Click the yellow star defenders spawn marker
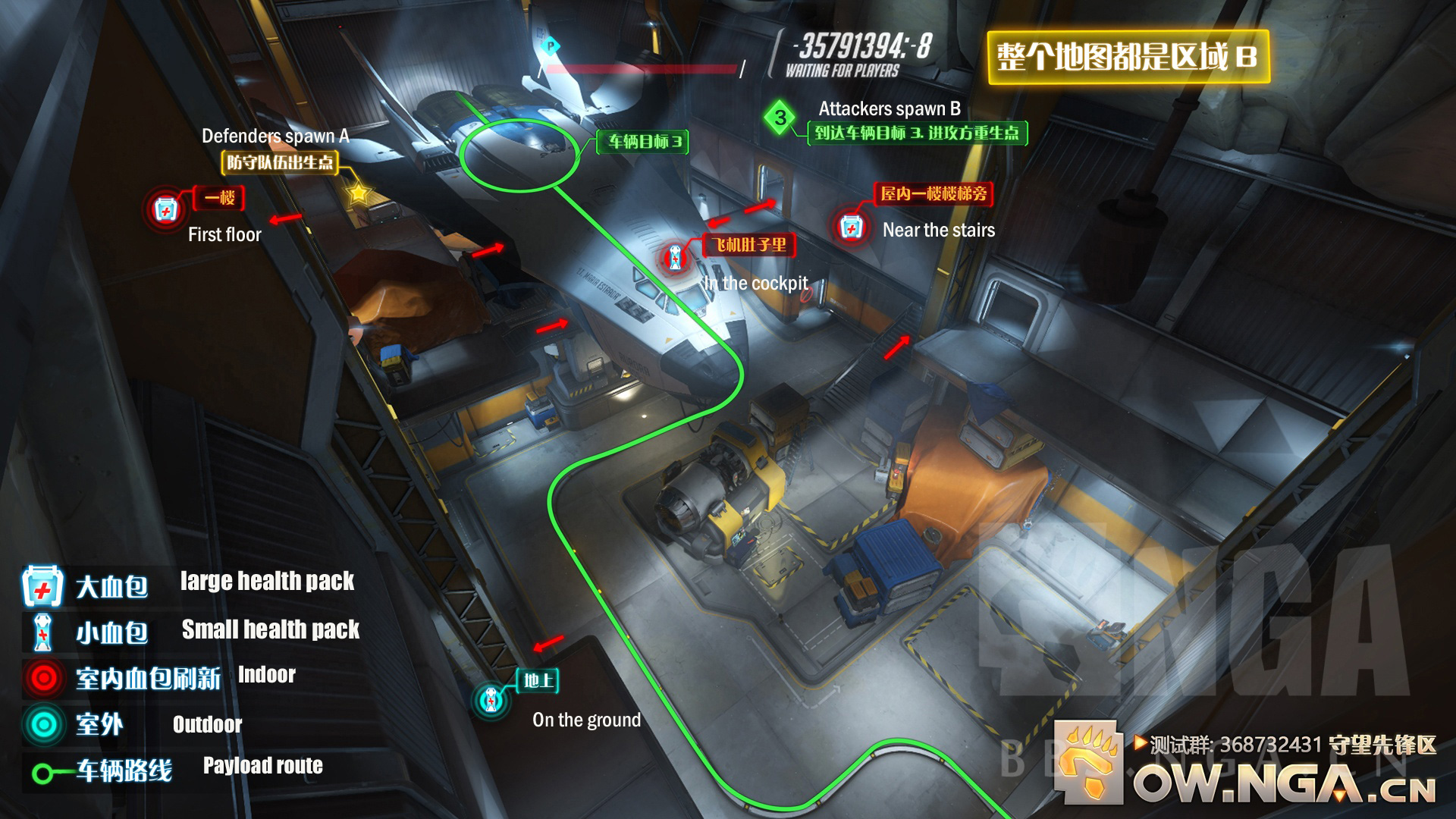The width and height of the screenshot is (1456, 819). pyautogui.click(x=359, y=193)
